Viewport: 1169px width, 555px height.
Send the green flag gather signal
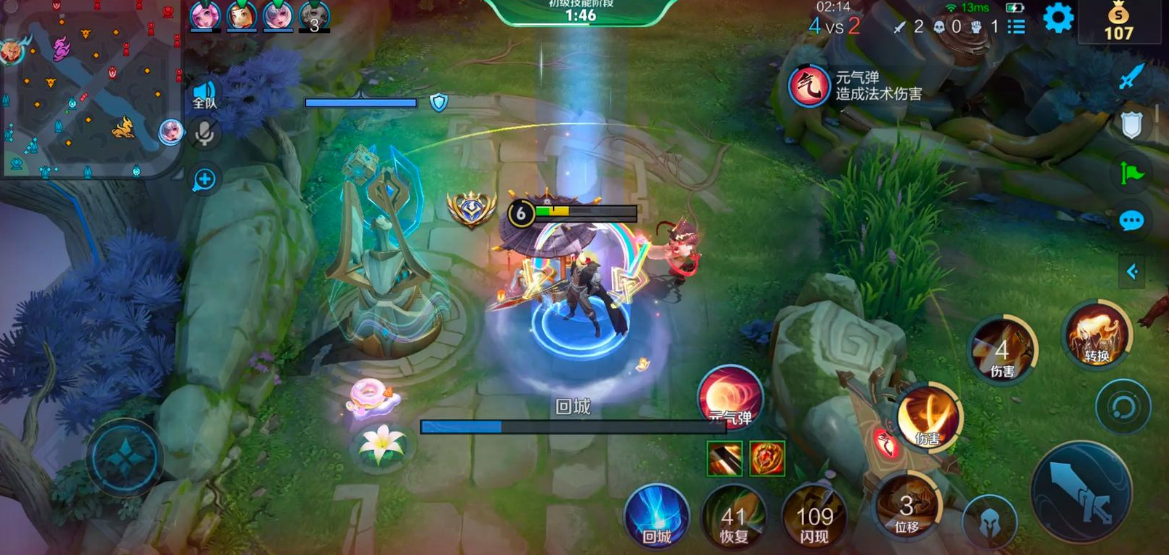[x=1131, y=172]
